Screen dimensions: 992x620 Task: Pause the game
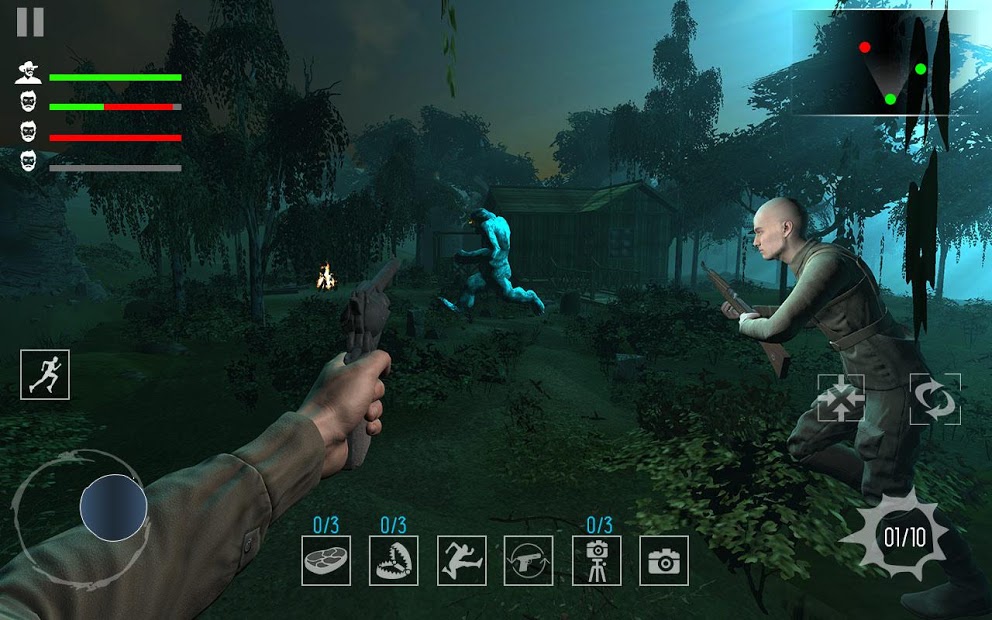click(x=30, y=22)
